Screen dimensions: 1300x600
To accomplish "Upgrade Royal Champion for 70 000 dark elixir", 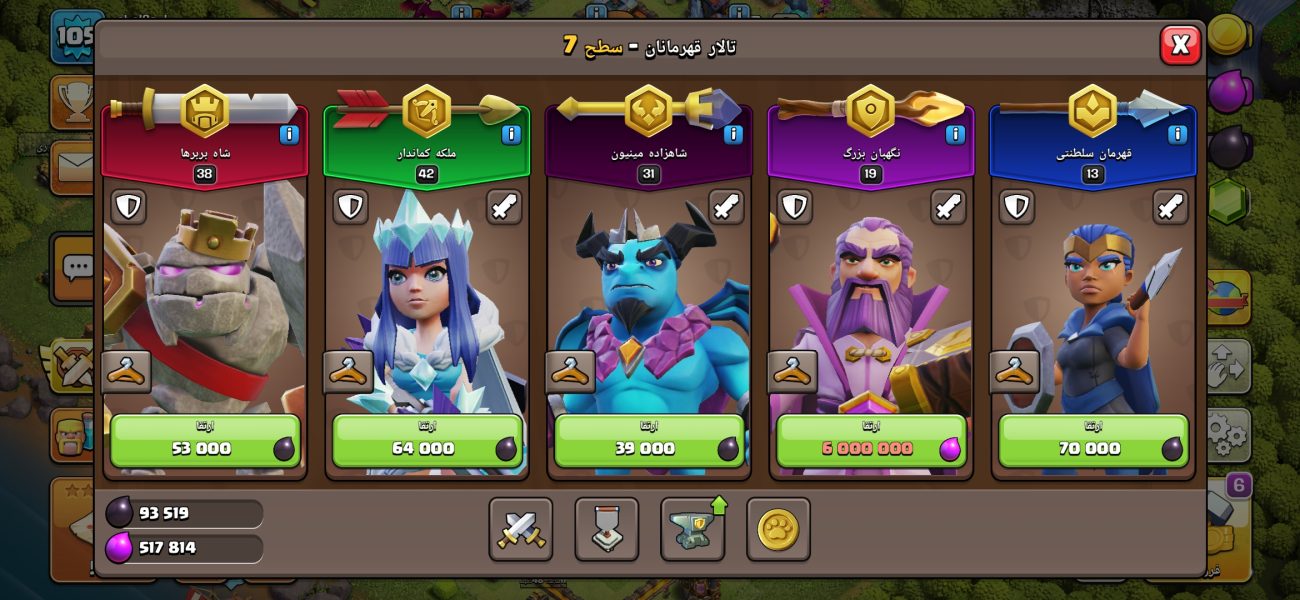I will tap(1093, 441).
